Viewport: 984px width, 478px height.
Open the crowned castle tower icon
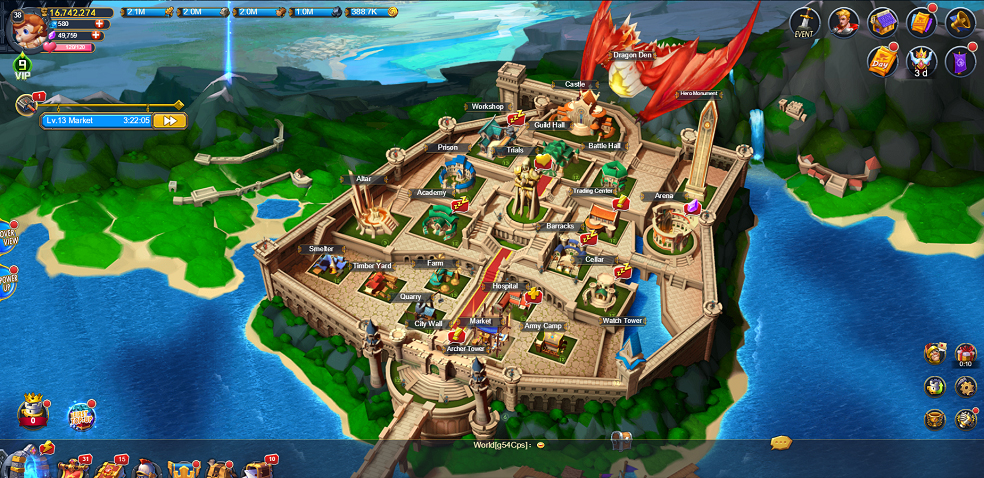34,411
